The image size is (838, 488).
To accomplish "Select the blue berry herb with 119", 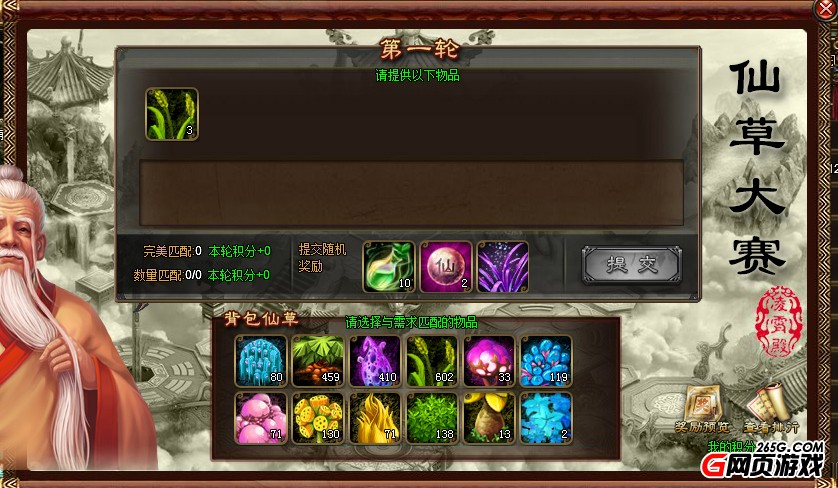I will (546, 361).
